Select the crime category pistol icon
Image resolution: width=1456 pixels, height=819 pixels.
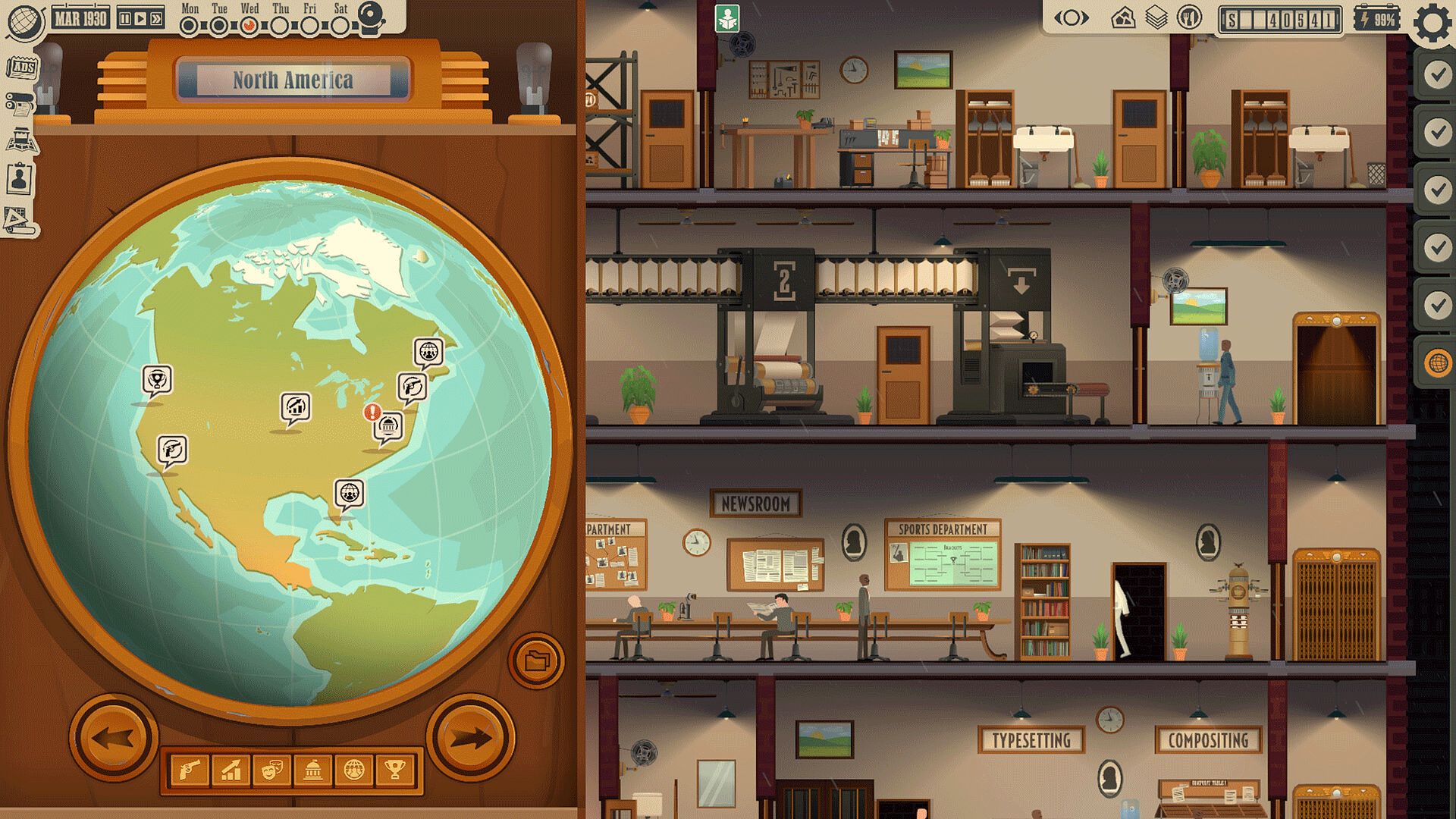point(190,769)
